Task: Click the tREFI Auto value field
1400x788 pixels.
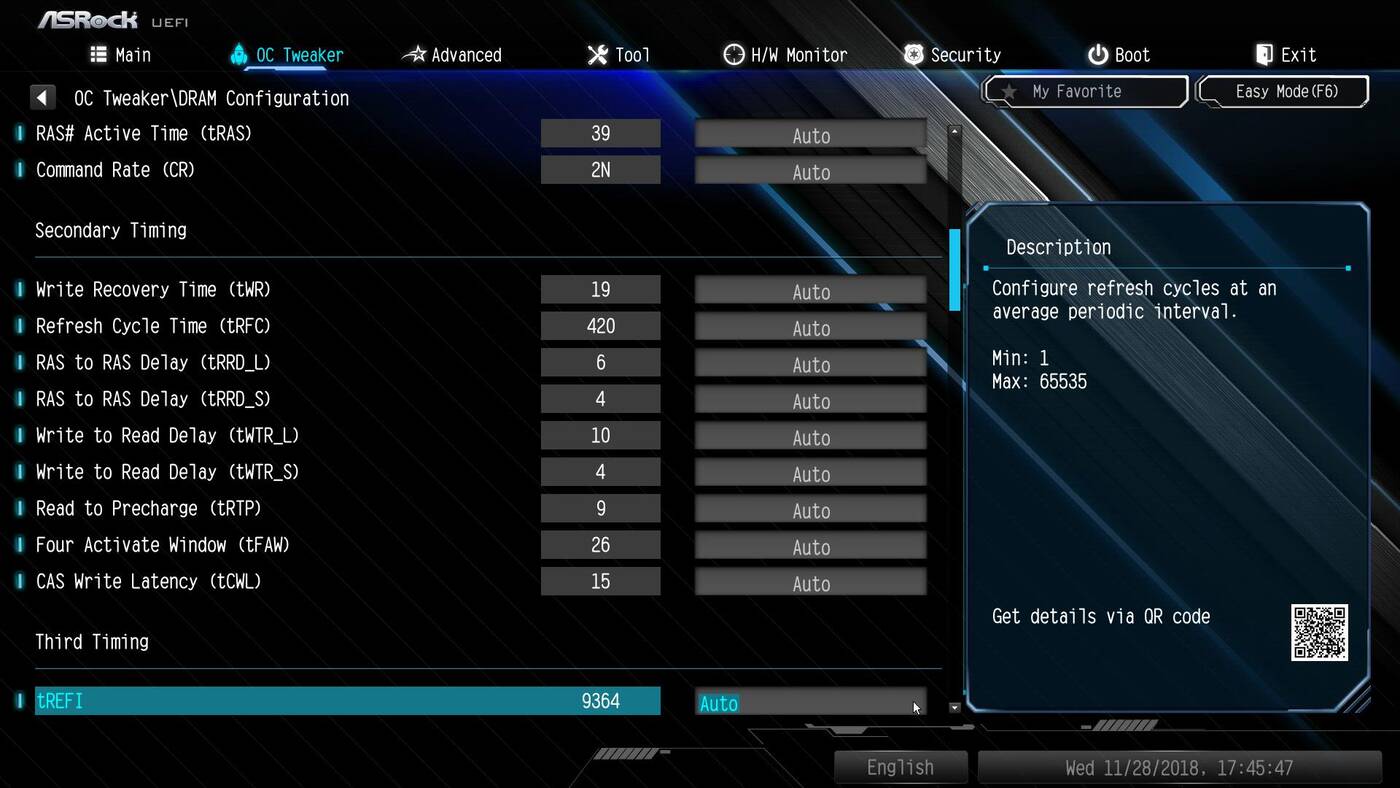Action: pos(810,703)
